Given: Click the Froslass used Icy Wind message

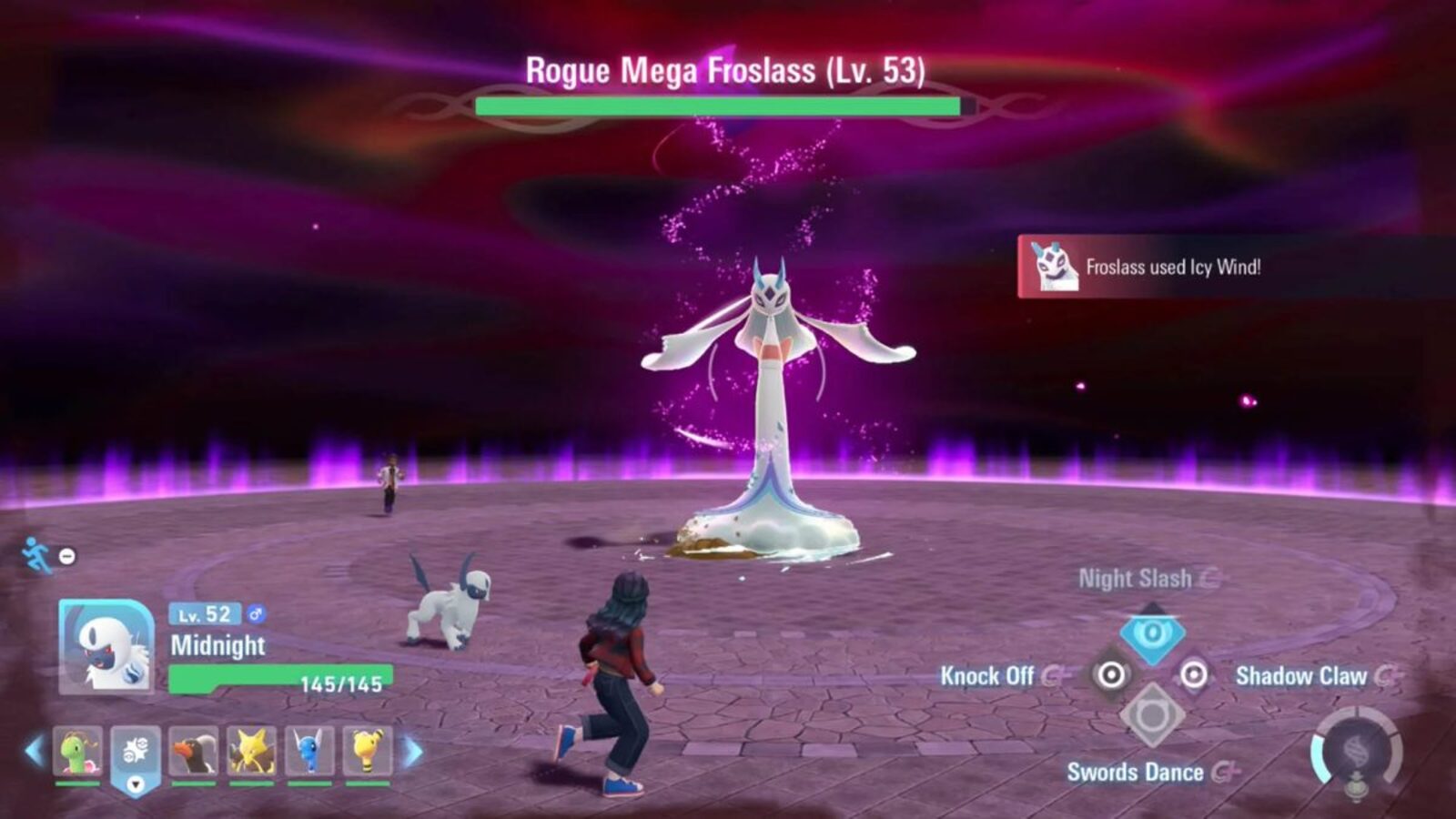Looking at the screenshot, I should tap(1174, 268).
